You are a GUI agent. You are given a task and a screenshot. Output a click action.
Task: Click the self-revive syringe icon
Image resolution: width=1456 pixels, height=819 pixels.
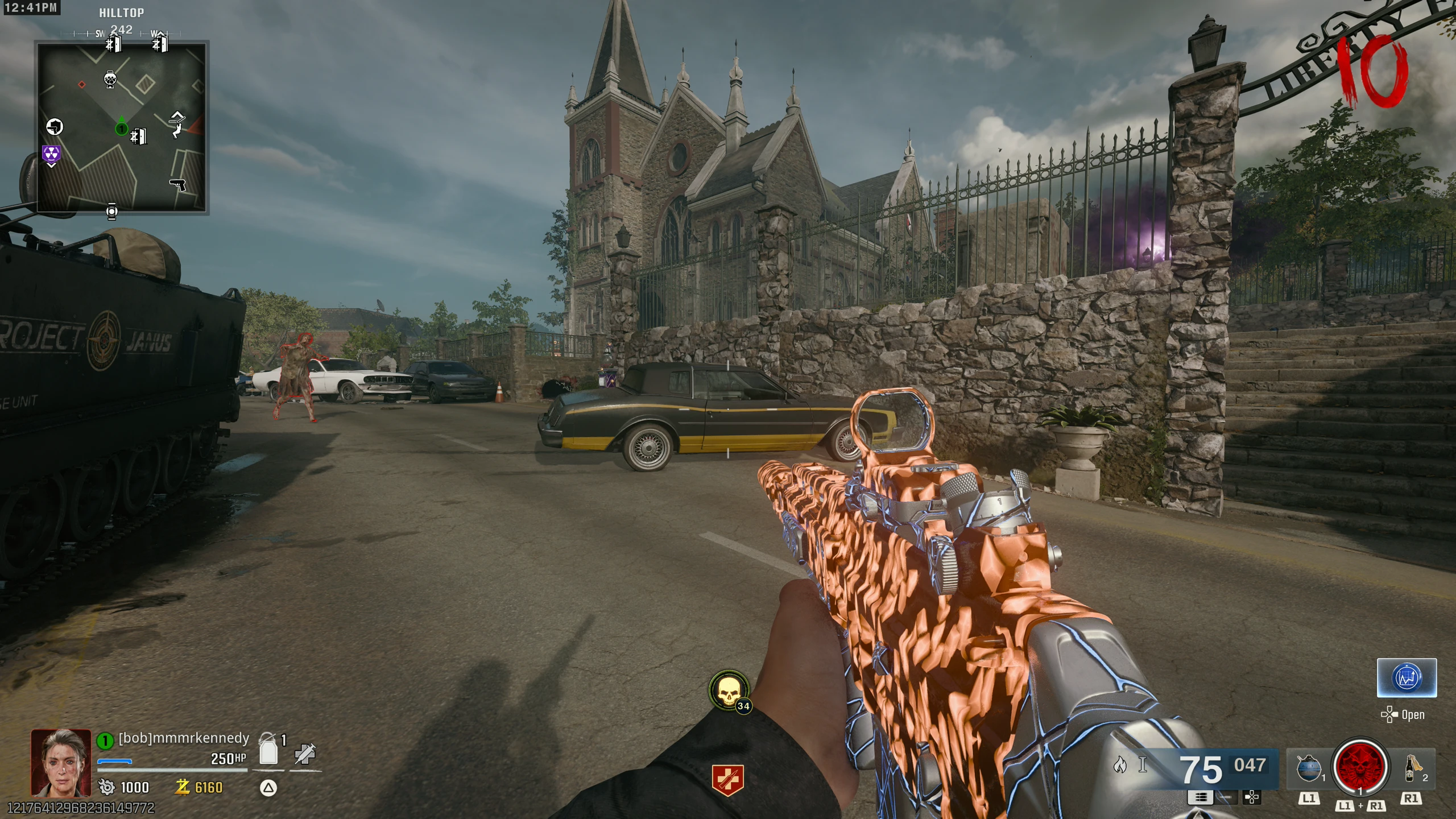[305, 755]
